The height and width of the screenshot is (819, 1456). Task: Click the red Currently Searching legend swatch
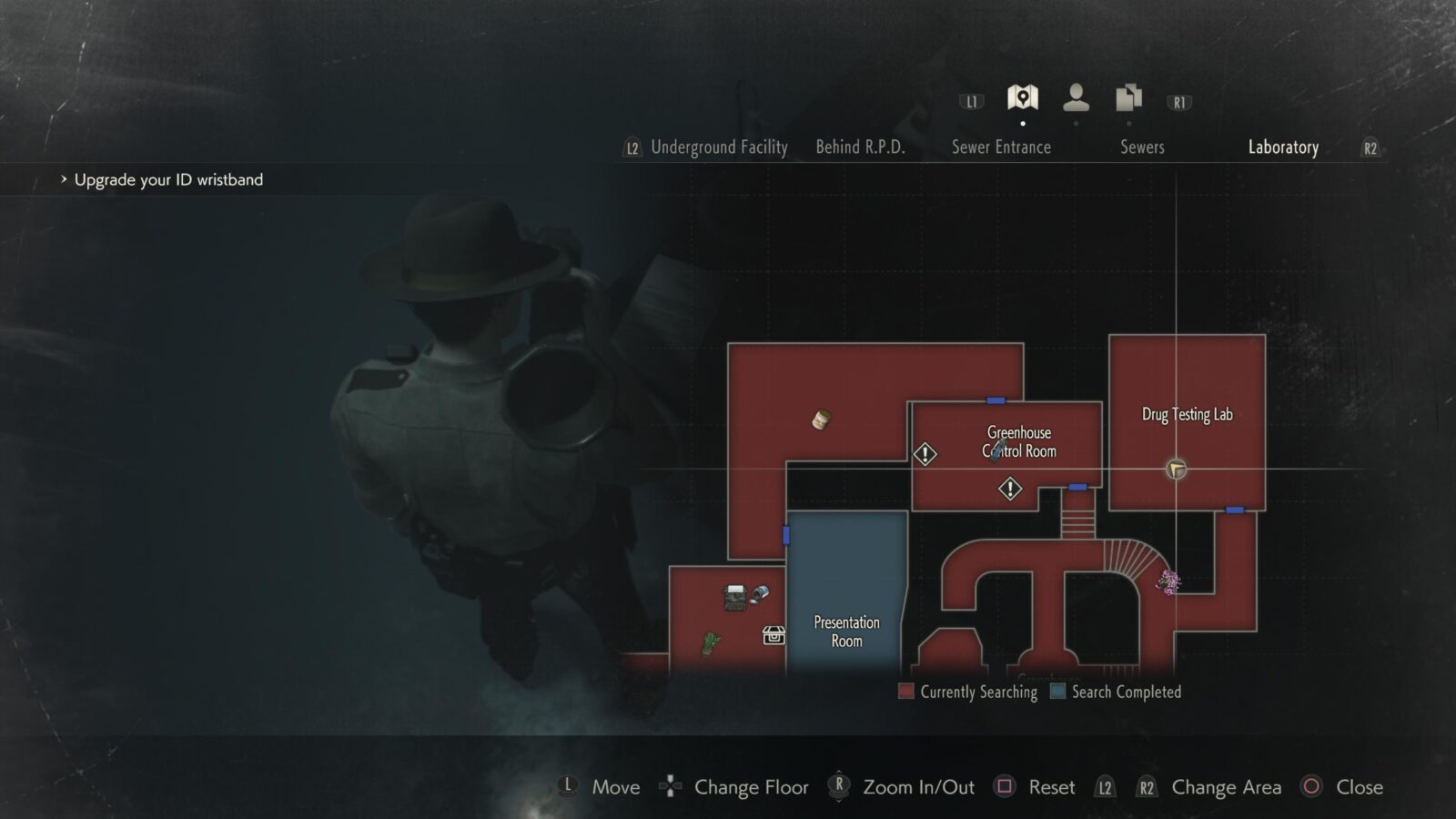pos(906,692)
